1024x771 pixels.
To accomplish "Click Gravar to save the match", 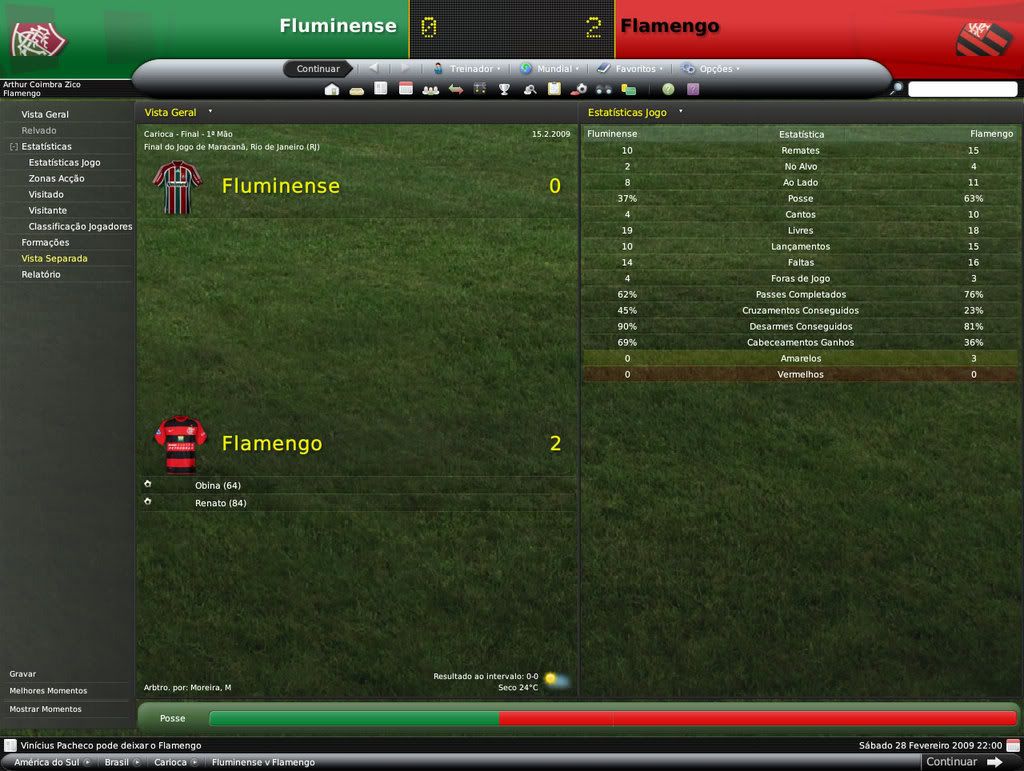I will click(23, 674).
